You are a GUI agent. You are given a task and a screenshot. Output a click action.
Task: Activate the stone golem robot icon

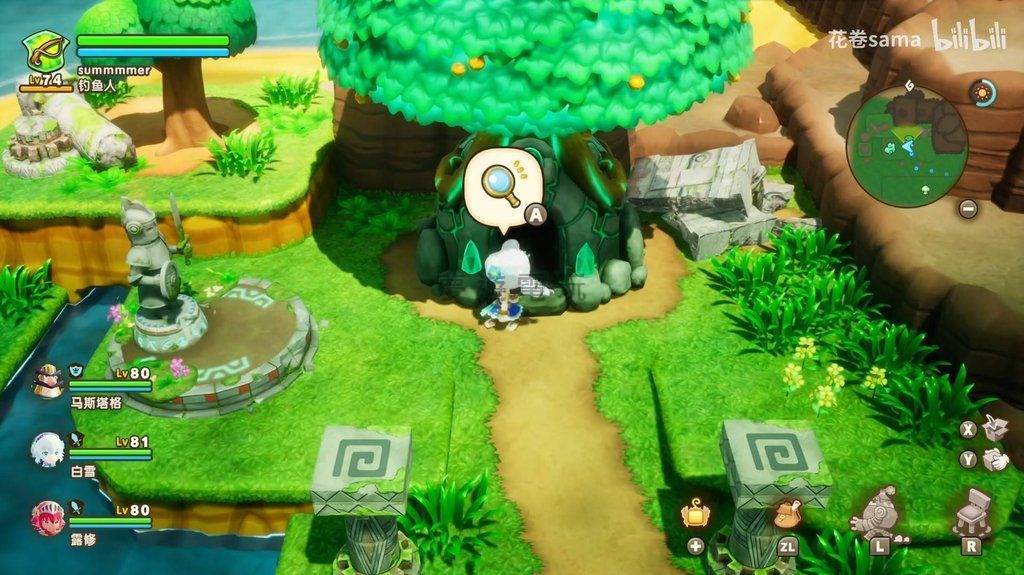(x=879, y=511)
